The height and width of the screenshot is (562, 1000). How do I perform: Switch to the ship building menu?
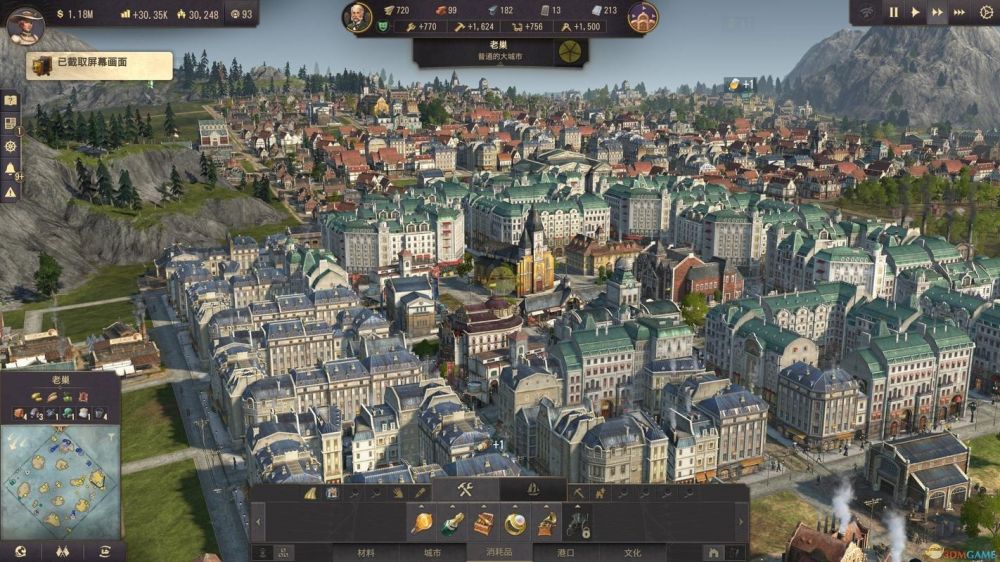pyautogui.click(x=533, y=490)
